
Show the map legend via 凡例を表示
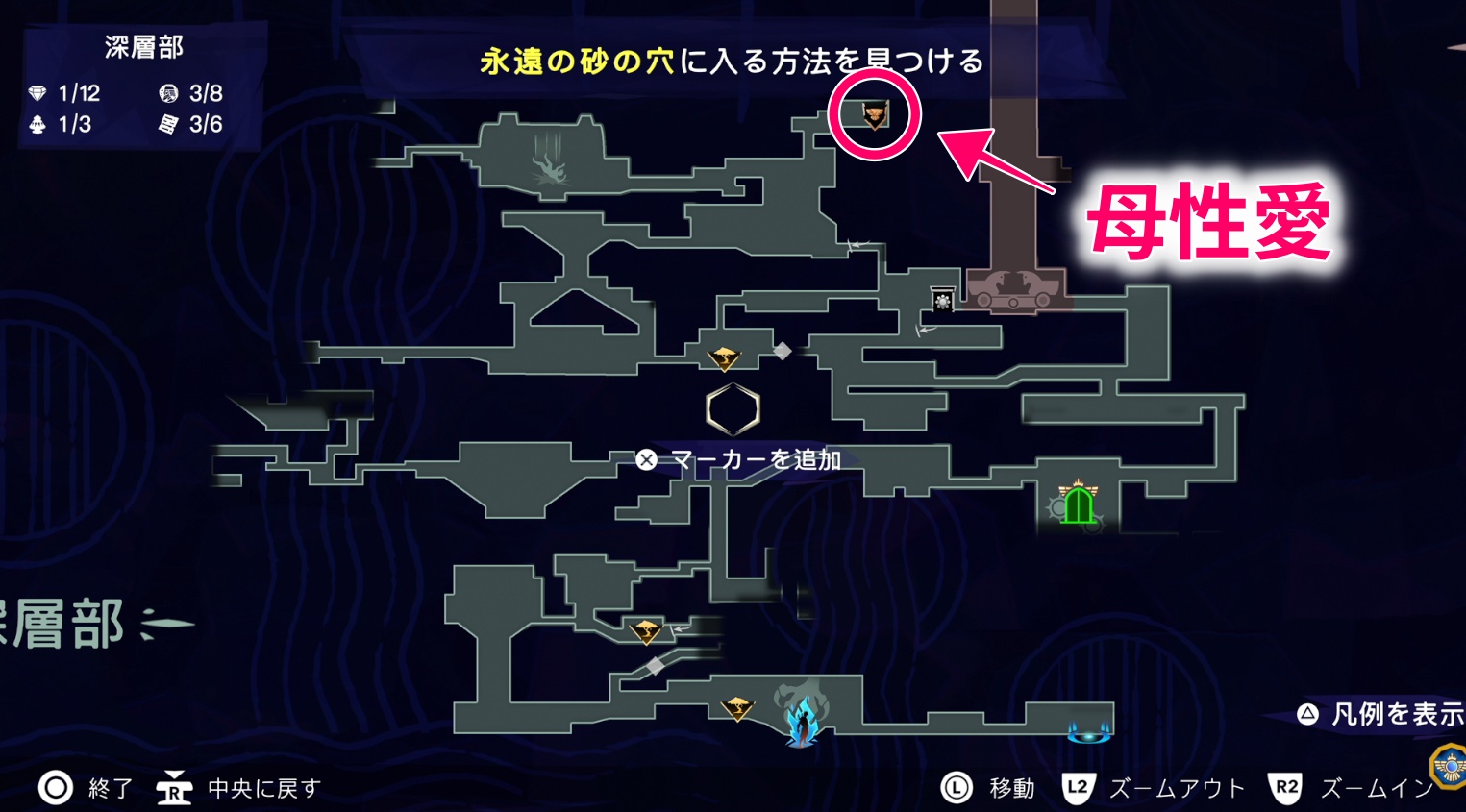pyautogui.click(x=1380, y=714)
